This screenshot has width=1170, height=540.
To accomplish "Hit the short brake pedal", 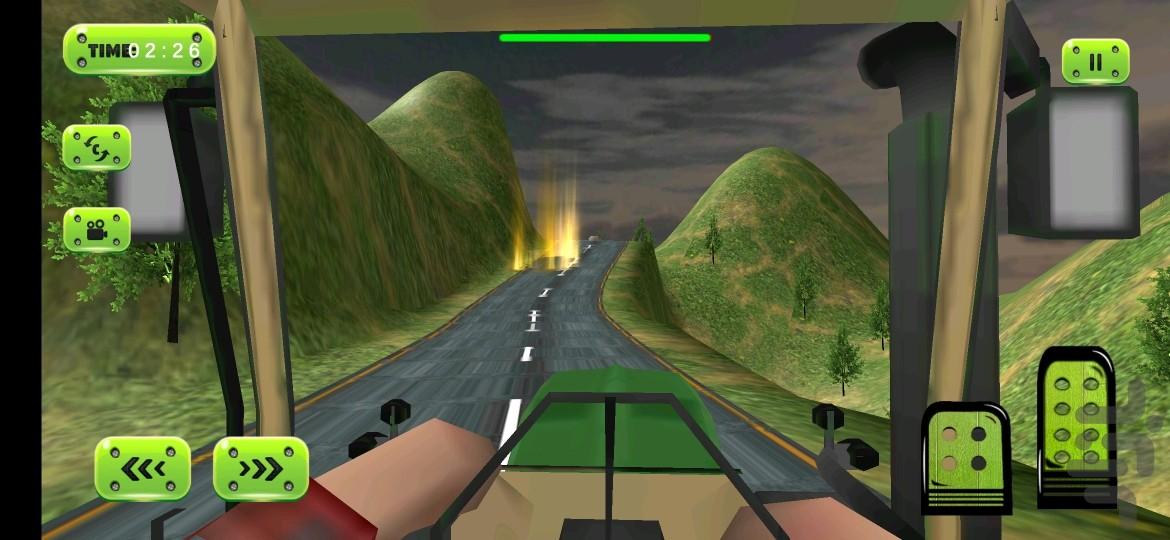I will (965, 455).
